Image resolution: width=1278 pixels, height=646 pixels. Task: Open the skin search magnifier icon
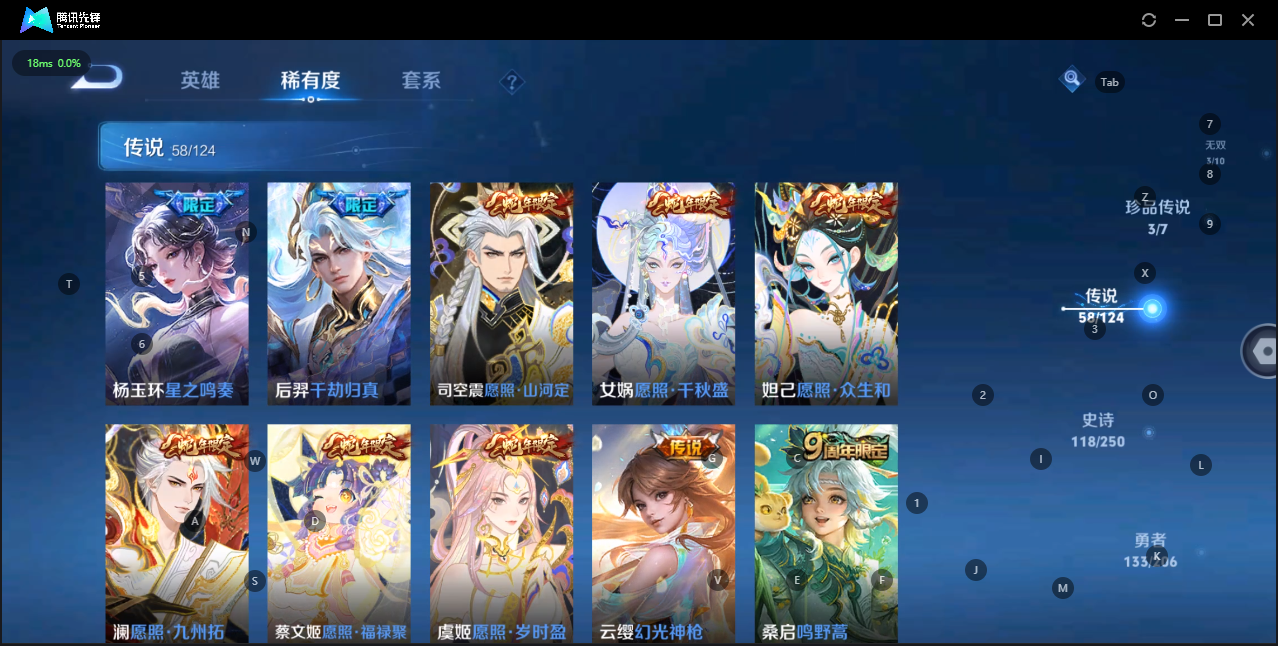[x=1072, y=78]
